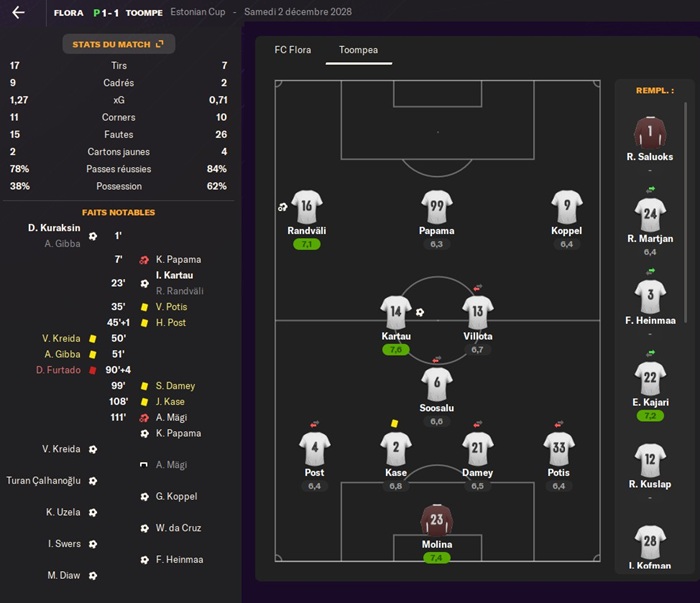This screenshot has height=603, width=700.
Task: Choose striker Papama wearing 99
Action: (x=437, y=207)
